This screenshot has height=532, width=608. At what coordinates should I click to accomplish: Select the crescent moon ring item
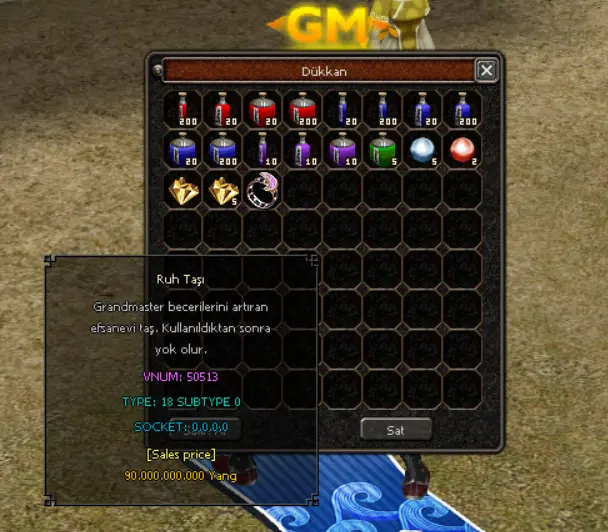[x=262, y=190]
